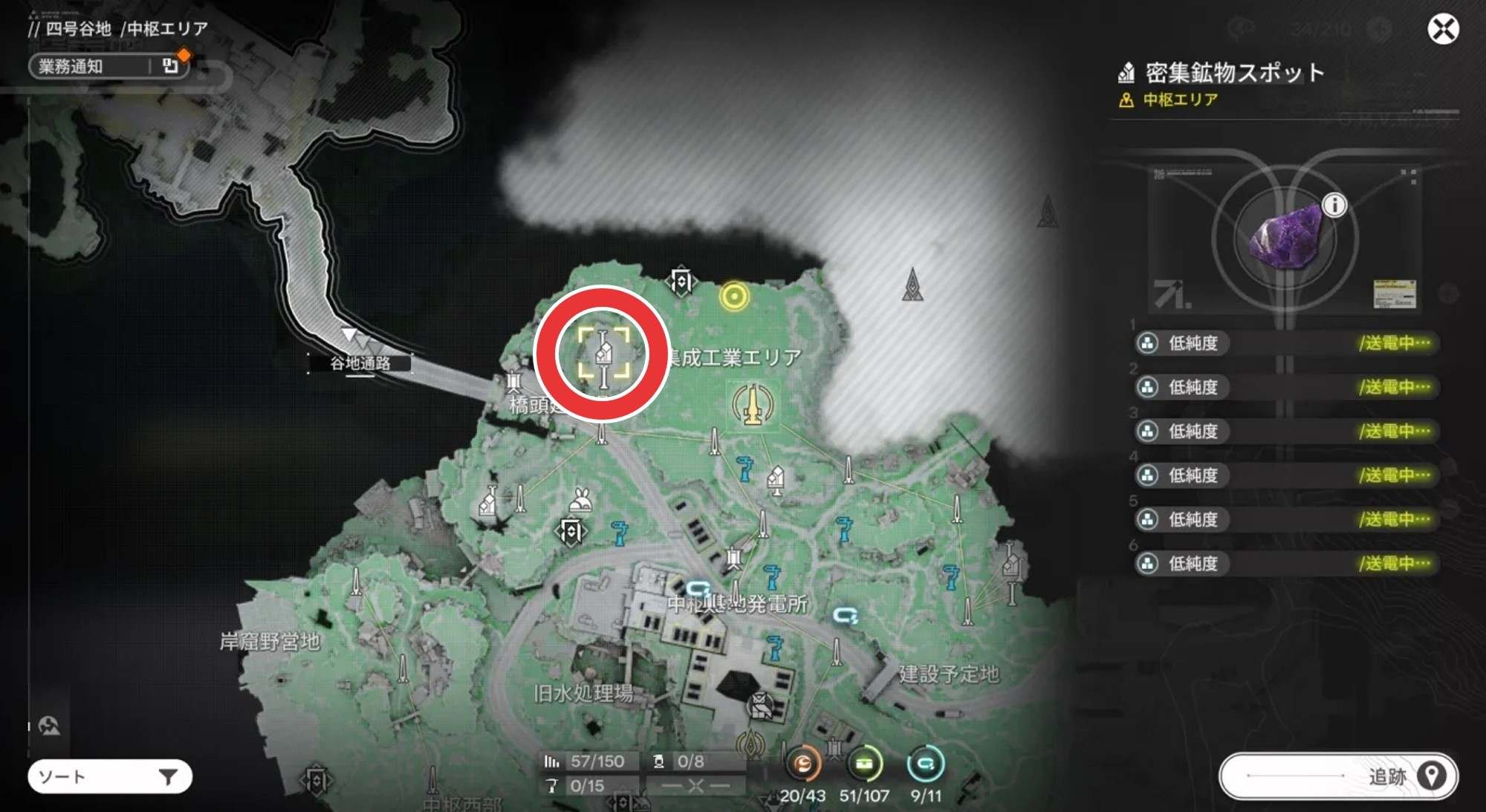The image size is (1486, 812).
Task: Close the map screen
Action: click(x=1443, y=30)
